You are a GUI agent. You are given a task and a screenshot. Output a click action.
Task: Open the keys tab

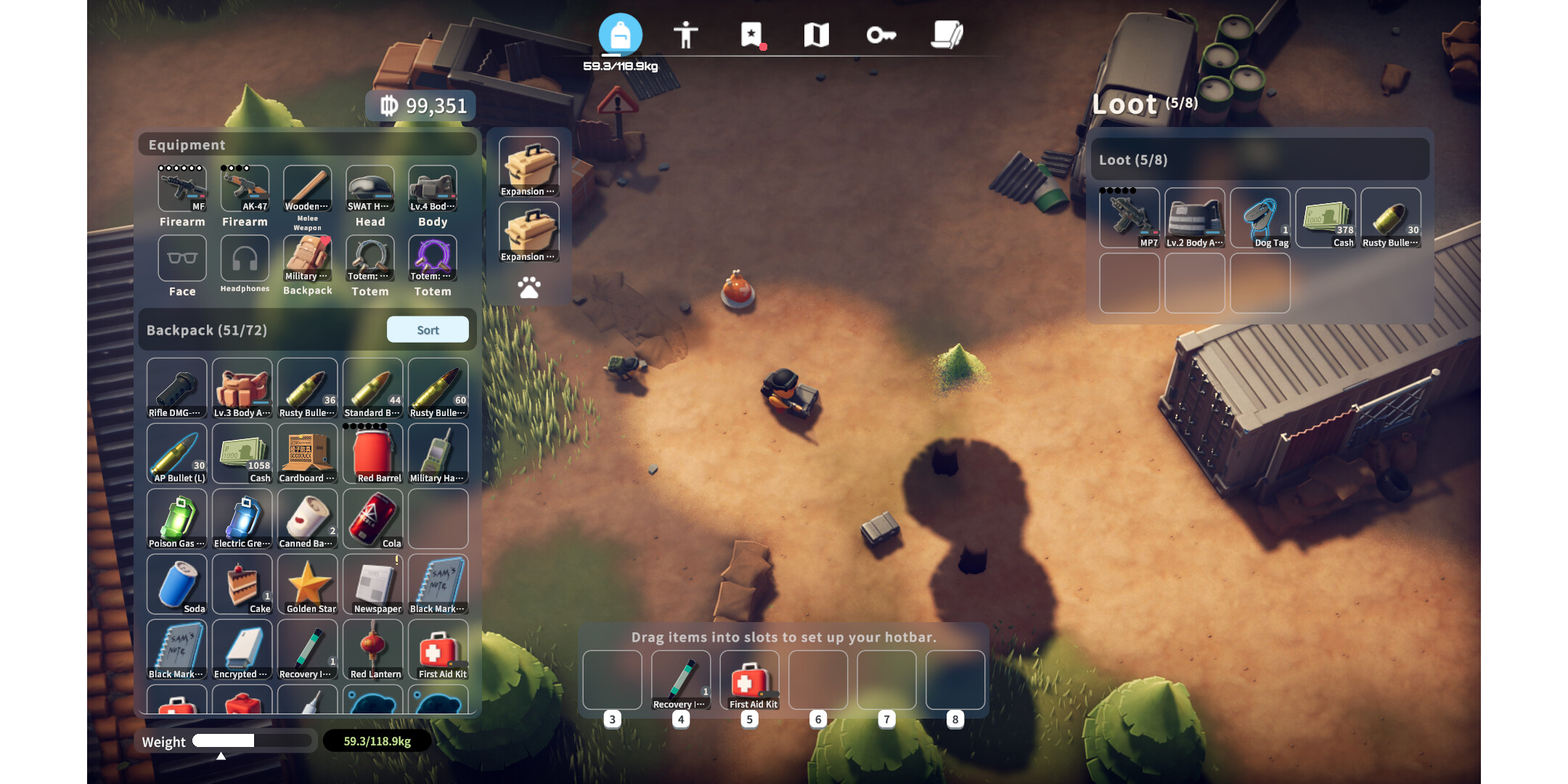tap(881, 34)
